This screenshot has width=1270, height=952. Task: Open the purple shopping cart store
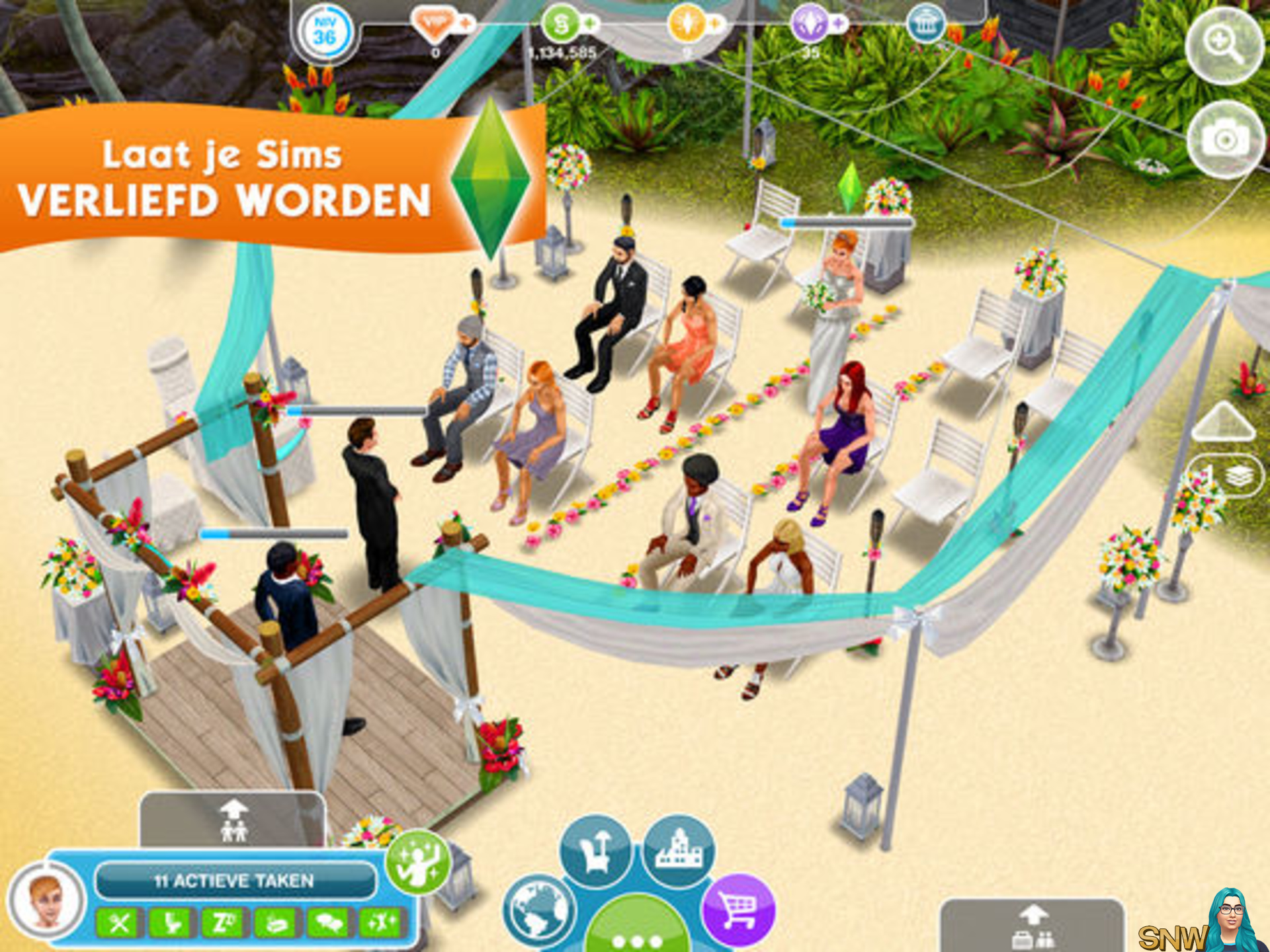coord(738,911)
